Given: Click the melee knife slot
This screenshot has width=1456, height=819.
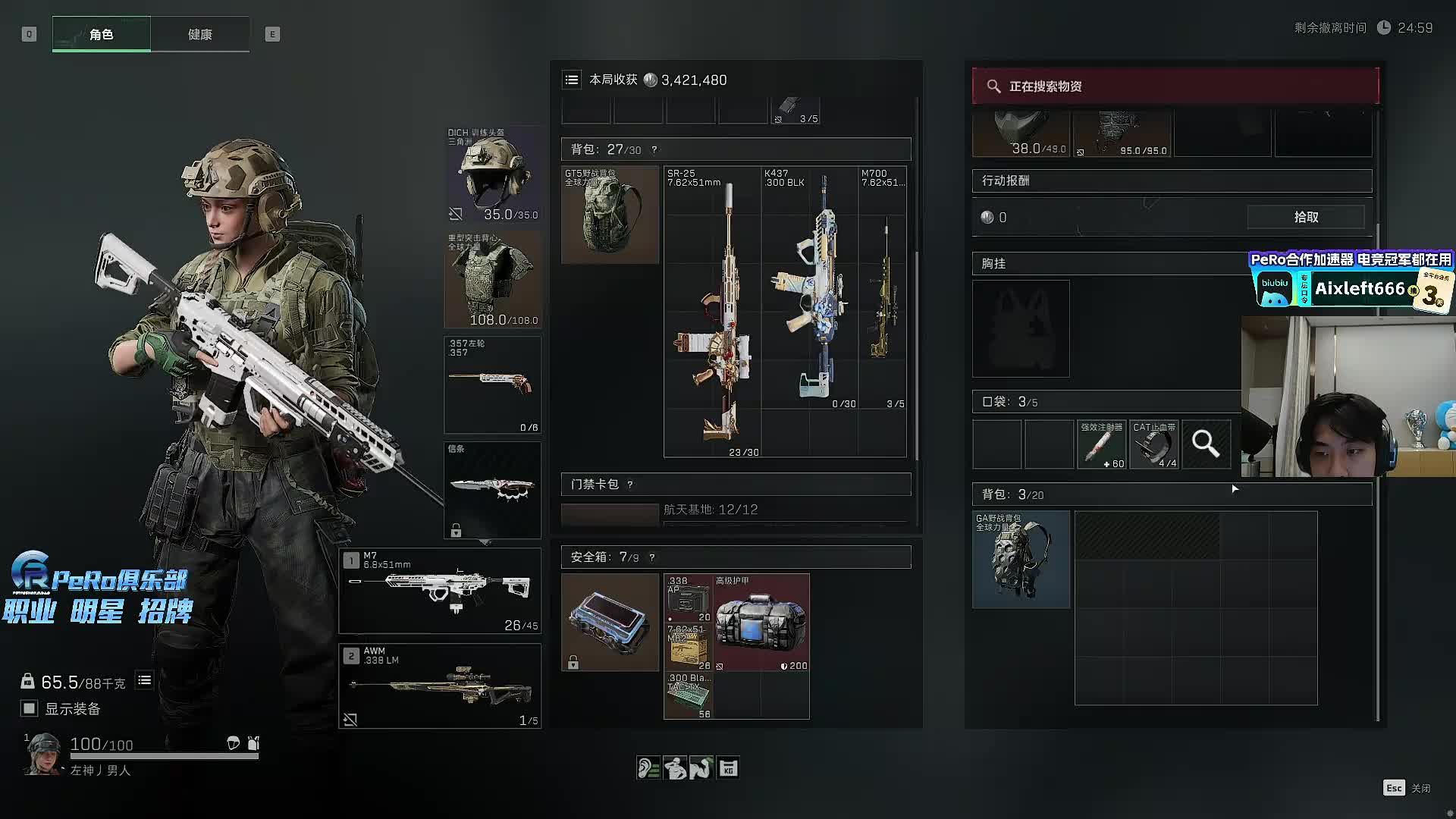Looking at the screenshot, I should click(x=492, y=490).
